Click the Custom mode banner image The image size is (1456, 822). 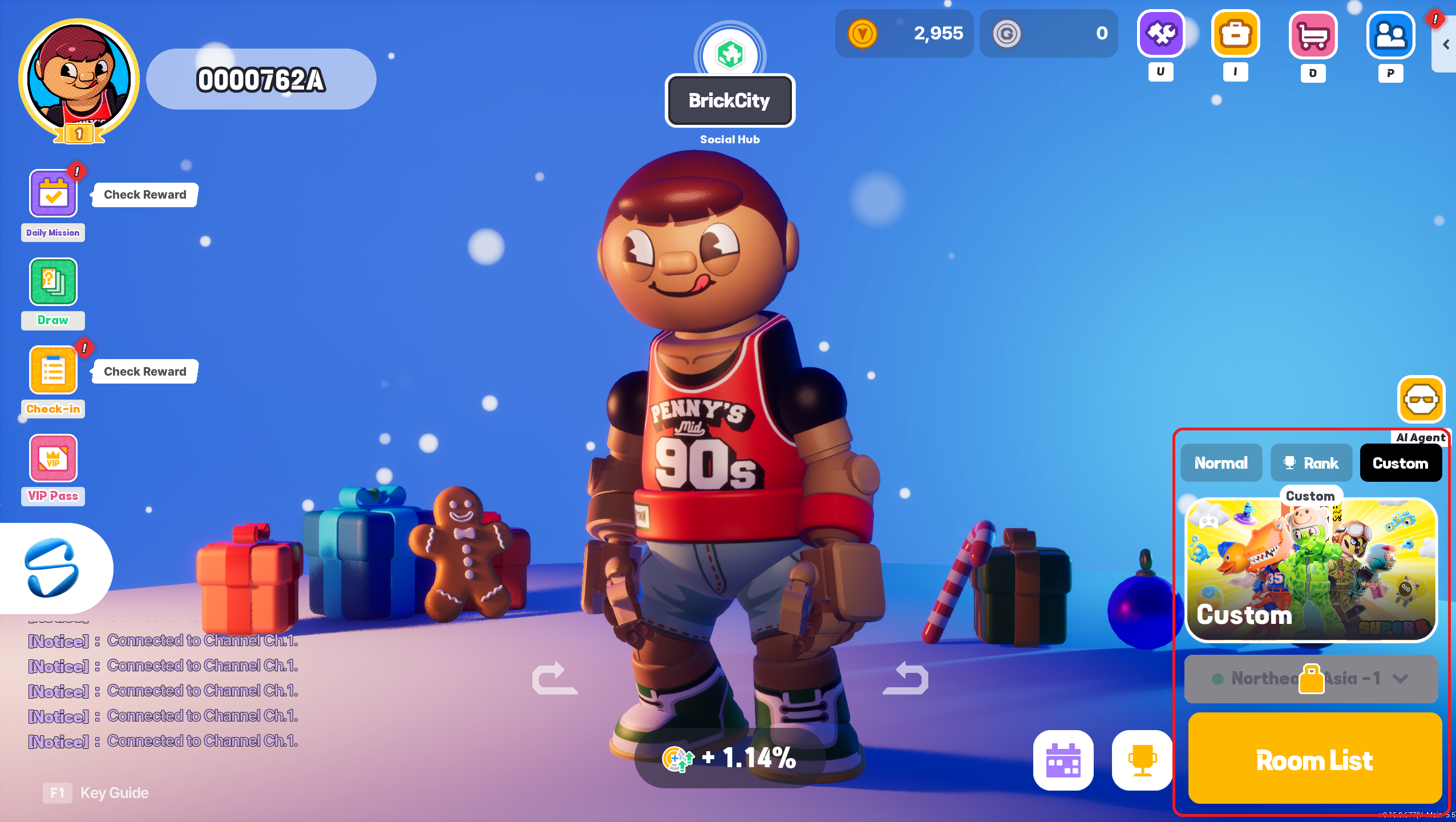click(x=1311, y=570)
